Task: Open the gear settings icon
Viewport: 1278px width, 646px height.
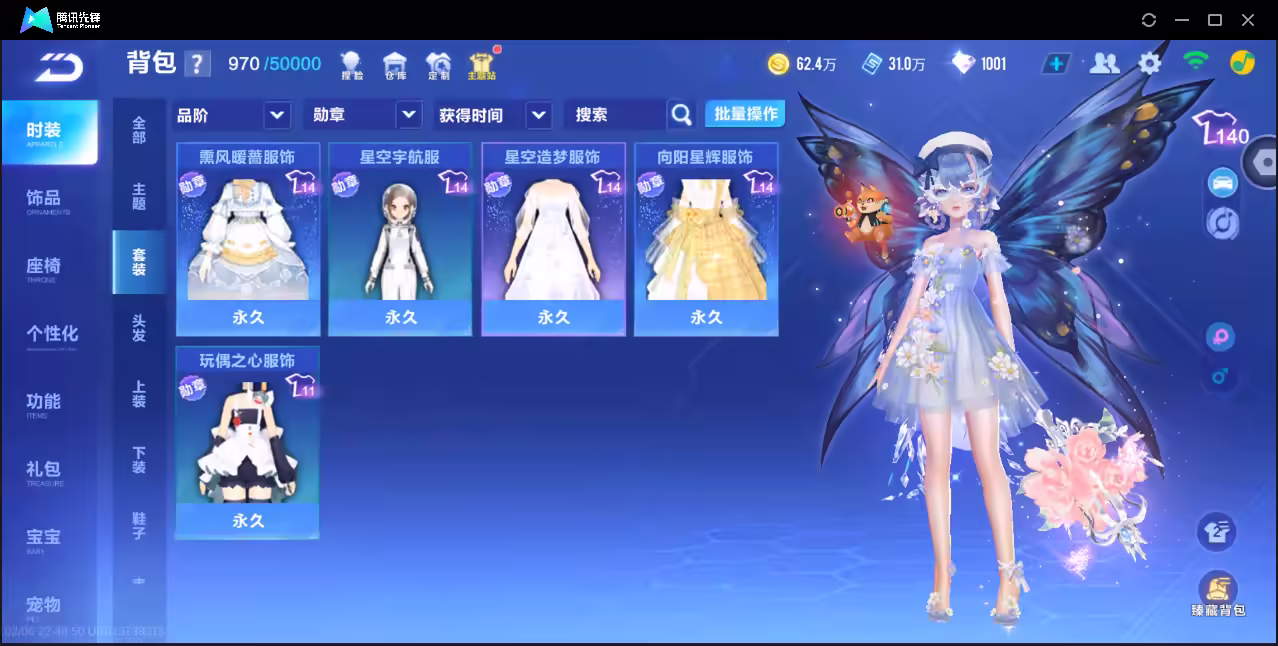Action: point(1150,64)
